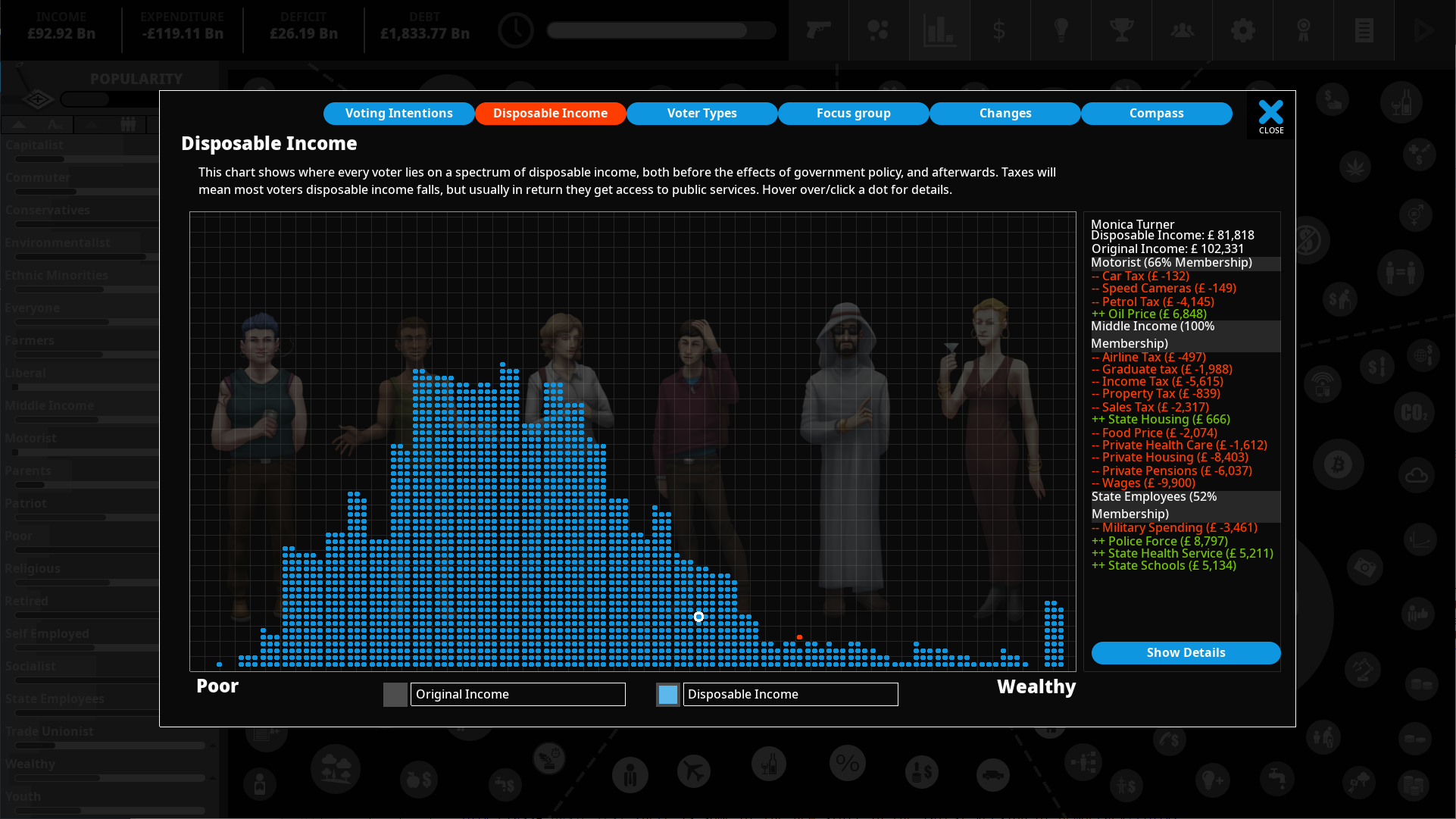Close the Disposable Income window

1271,117
